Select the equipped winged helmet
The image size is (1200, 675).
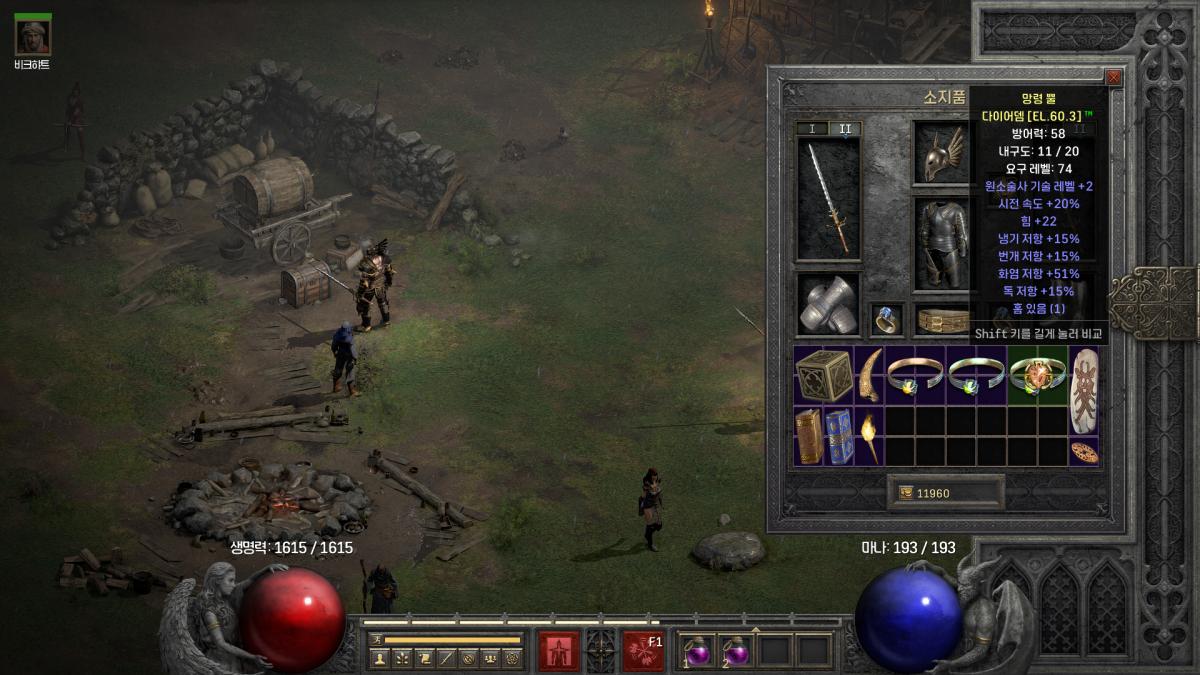(x=940, y=153)
